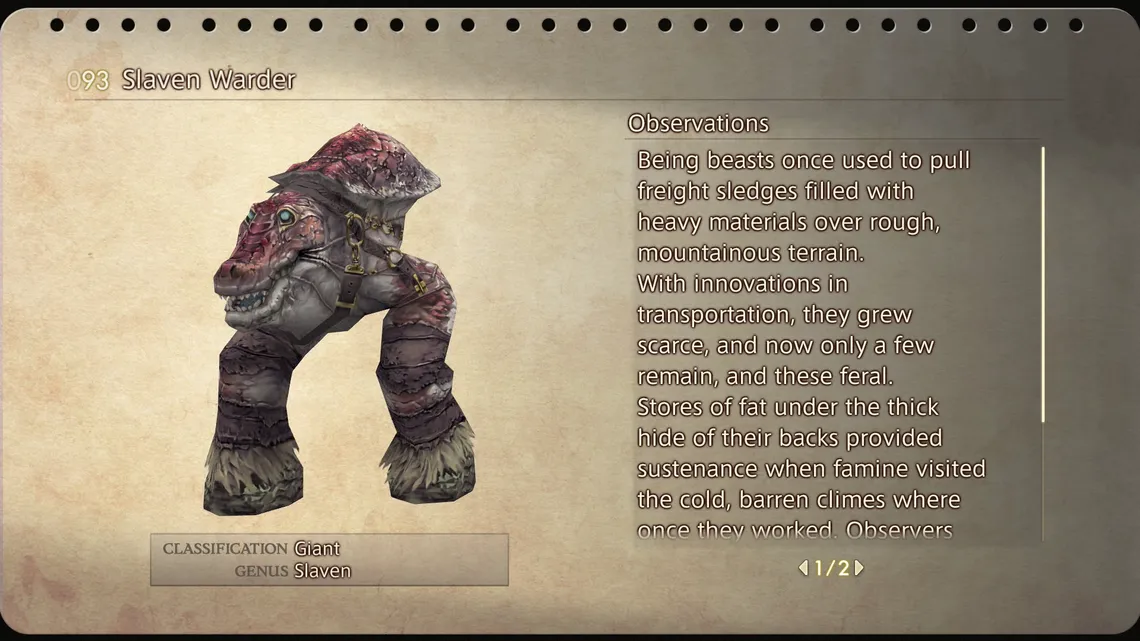Go to the previous observations page
The image size is (1140, 641).
tap(803, 568)
